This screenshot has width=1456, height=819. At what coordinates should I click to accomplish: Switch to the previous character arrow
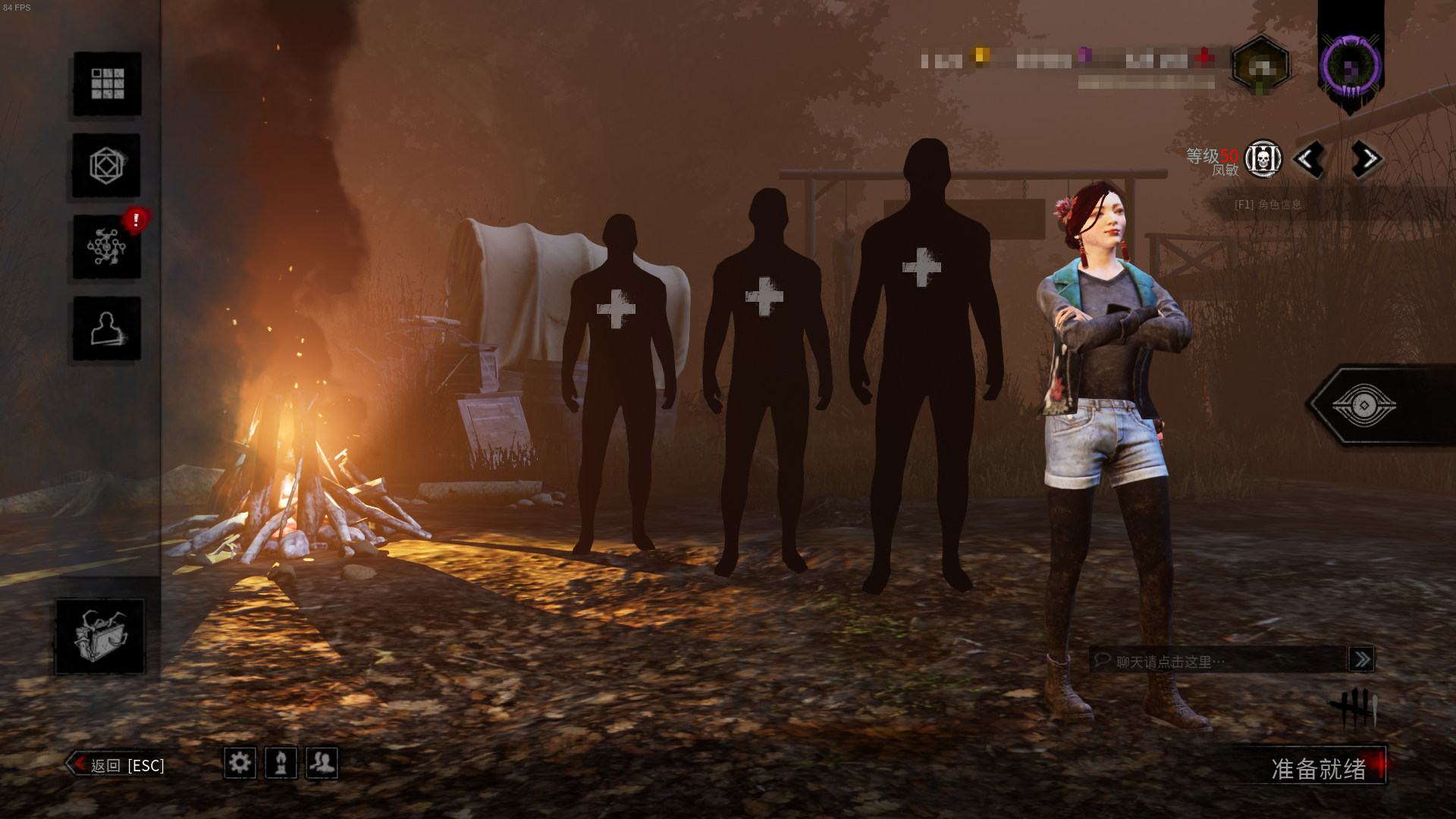pyautogui.click(x=1308, y=159)
